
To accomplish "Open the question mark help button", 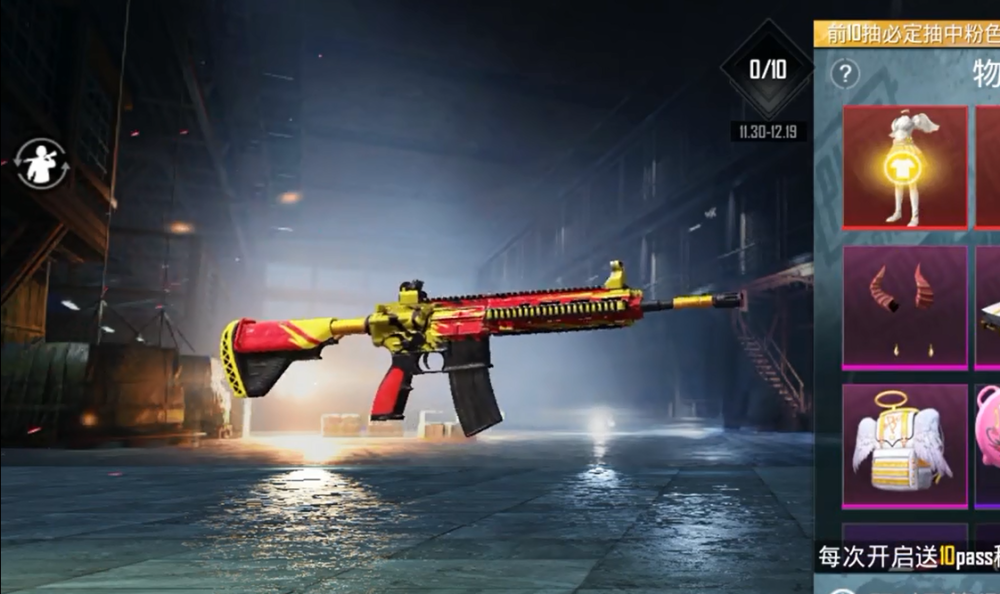I will click(846, 73).
